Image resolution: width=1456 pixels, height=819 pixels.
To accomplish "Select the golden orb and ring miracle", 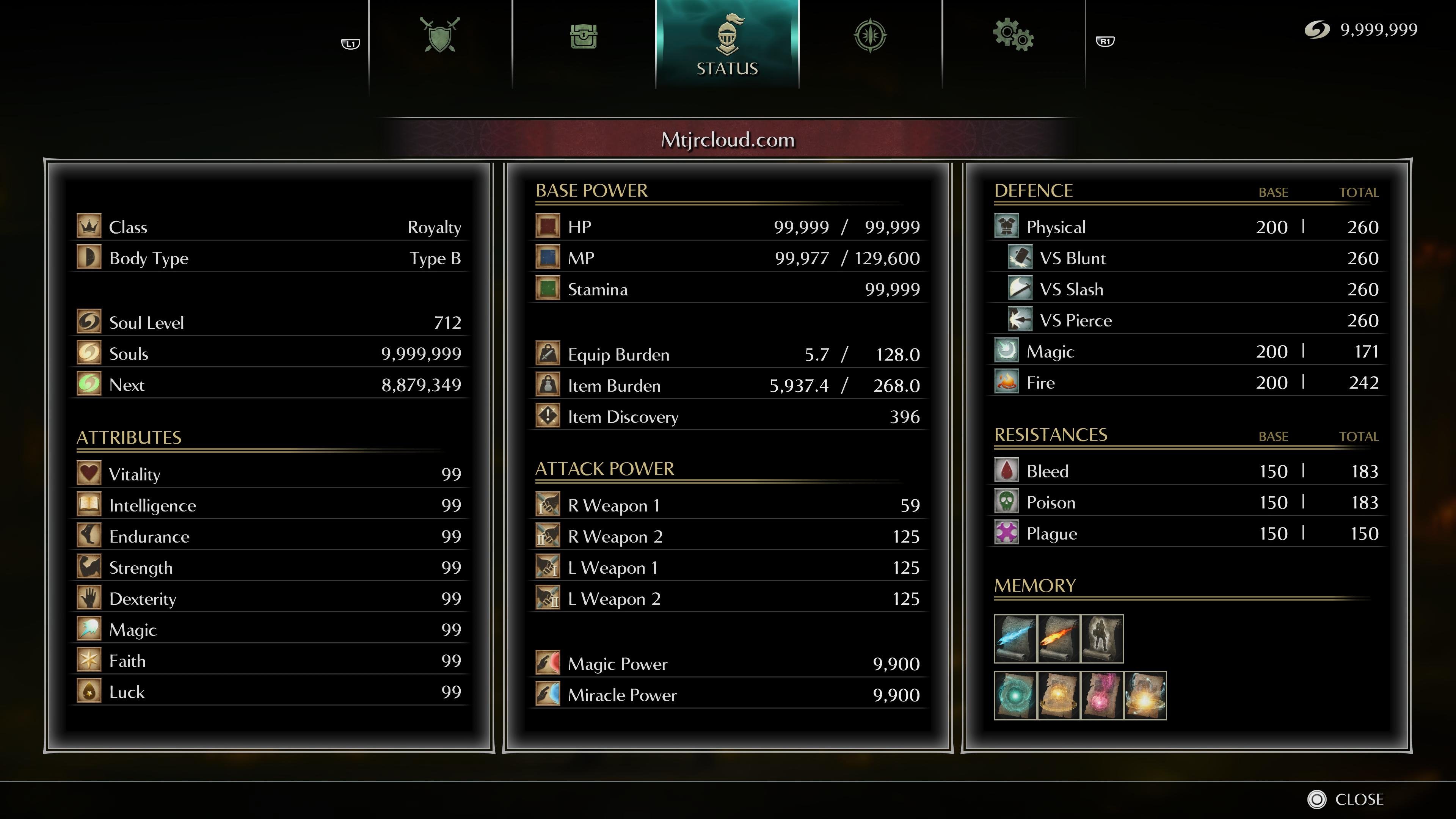I will (x=1059, y=696).
